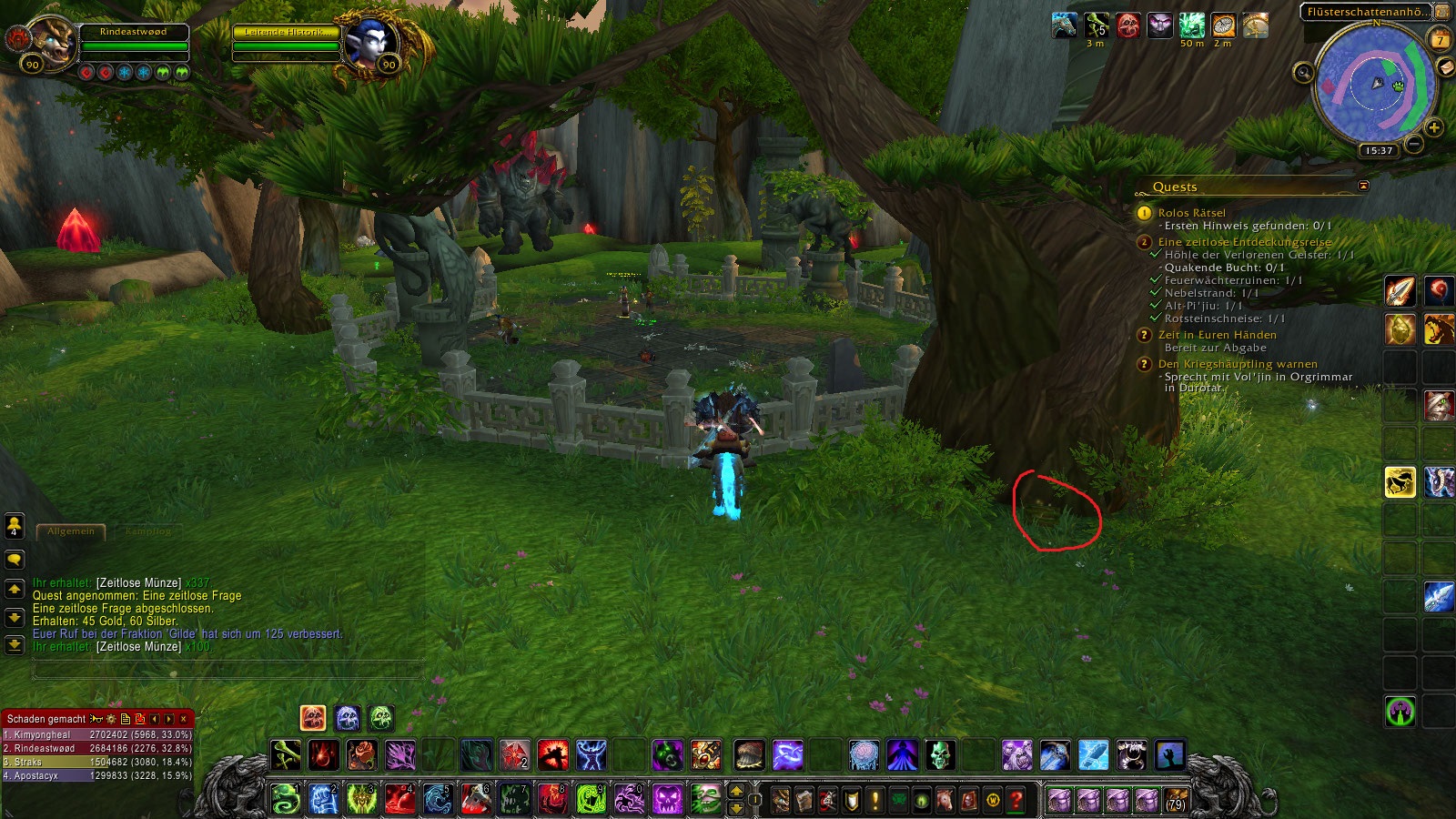Viewport: 1456px width, 819px height.
Task: Activate the purple skull ability on the bottom bar
Action: [x=667, y=800]
